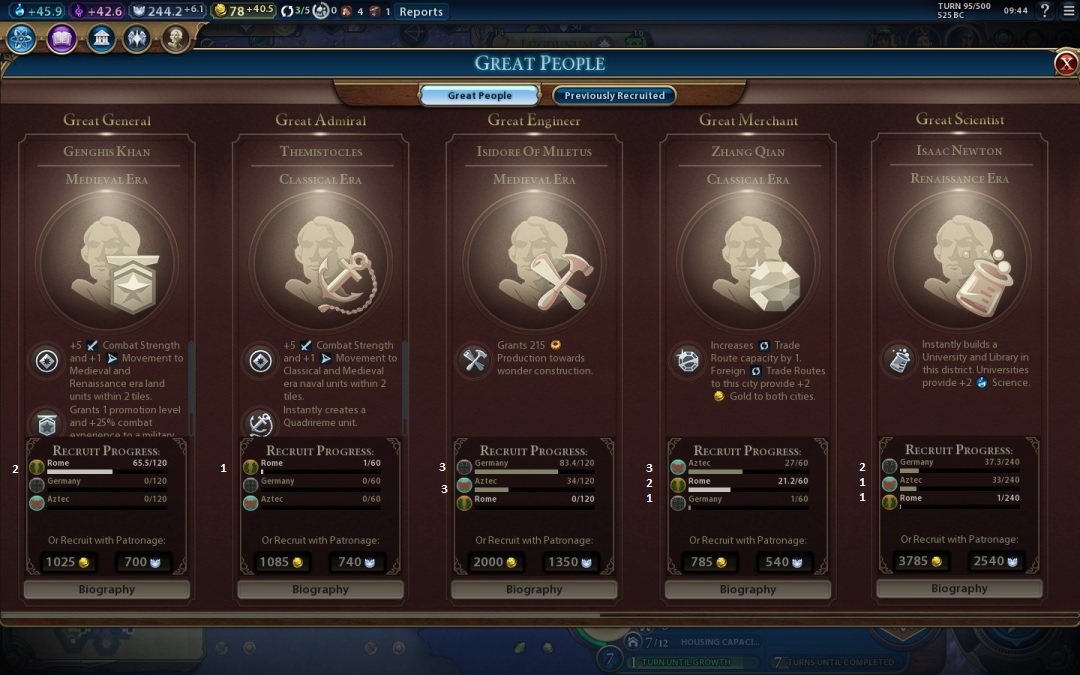Image resolution: width=1080 pixels, height=675 pixels.
Task: Buy Isidore of Miletus for 2000 gold
Action: (496, 562)
